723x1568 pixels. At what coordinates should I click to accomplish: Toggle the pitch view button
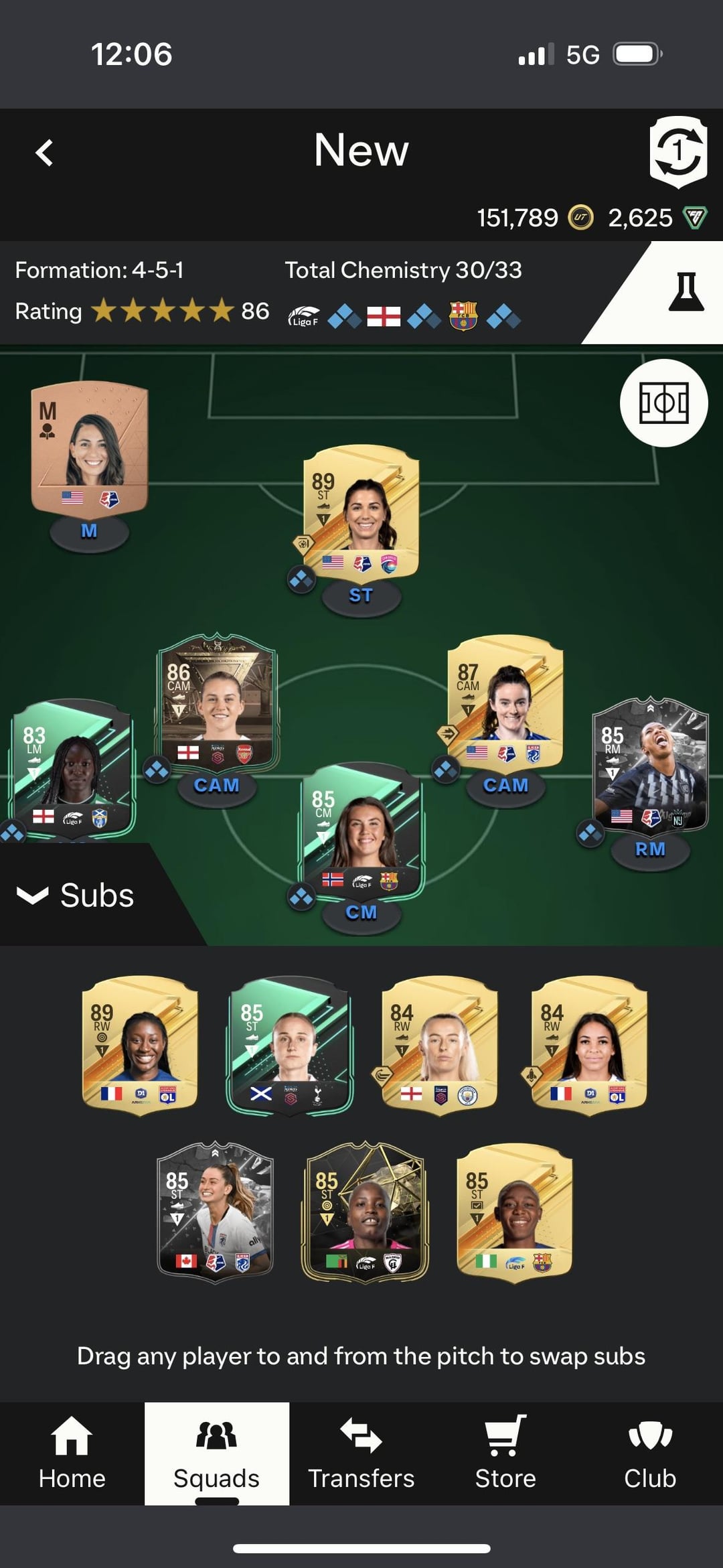click(x=663, y=403)
